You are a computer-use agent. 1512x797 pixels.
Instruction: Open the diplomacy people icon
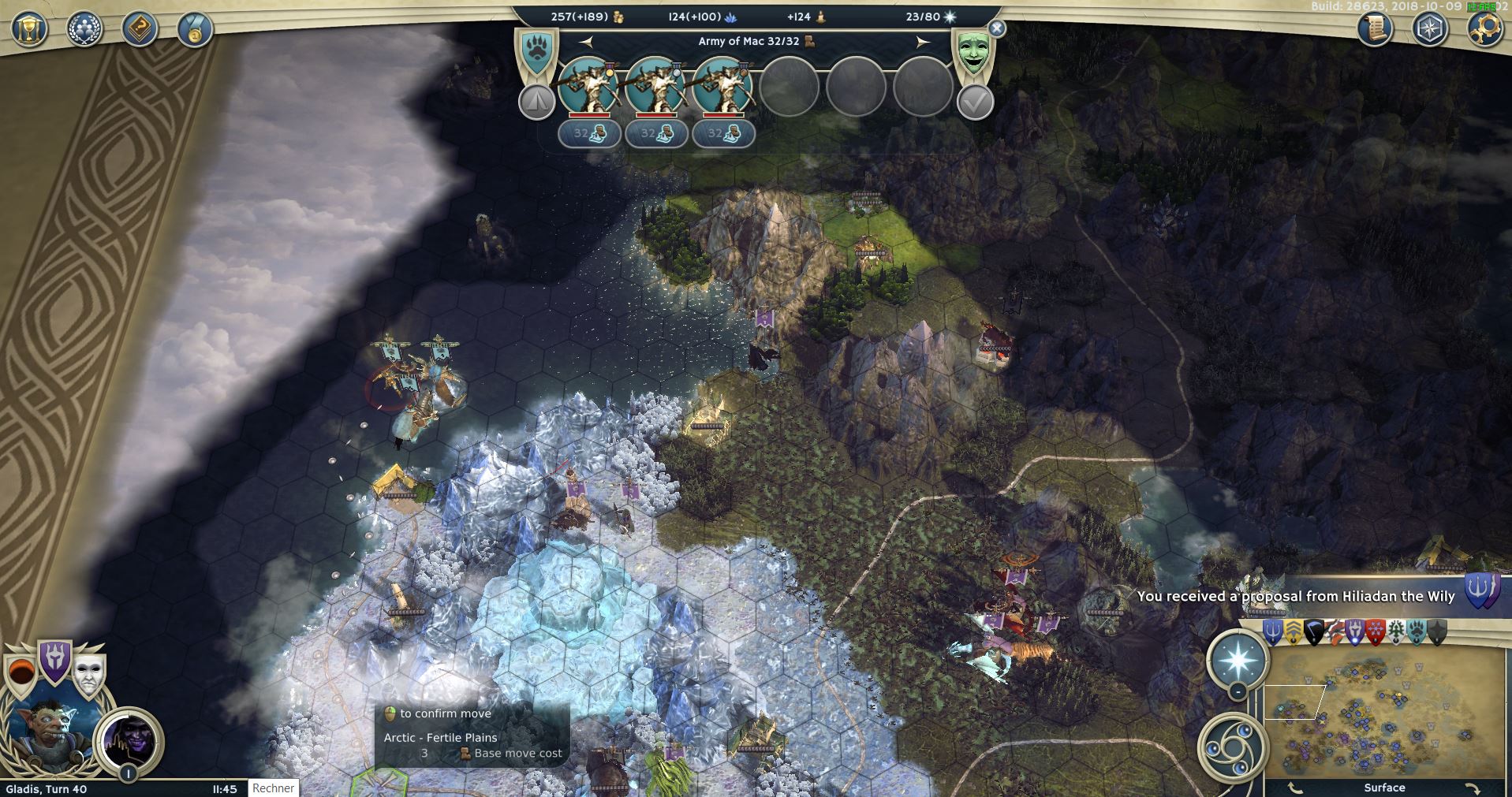click(x=84, y=30)
